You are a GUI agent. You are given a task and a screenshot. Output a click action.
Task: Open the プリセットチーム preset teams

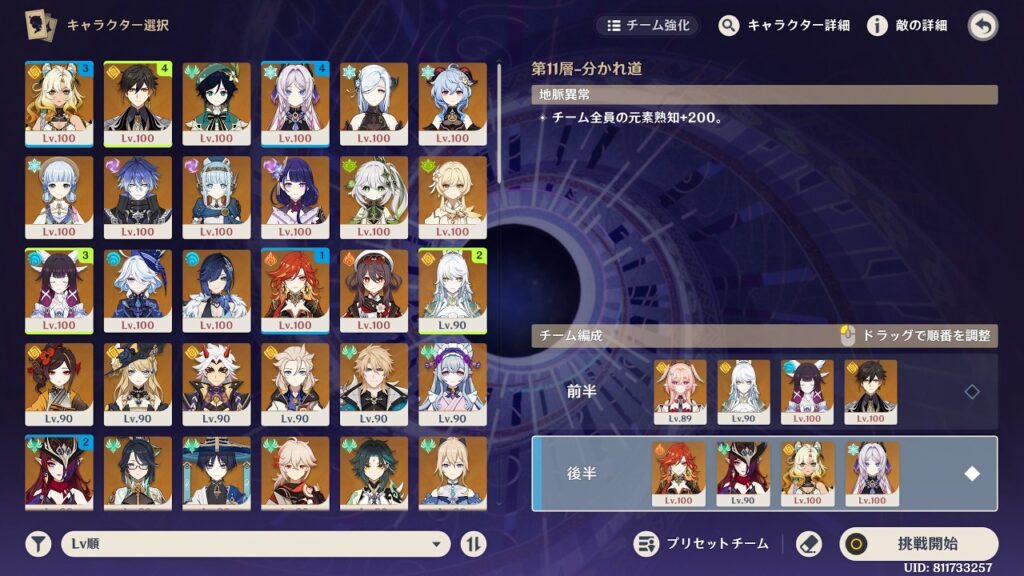(703, 544)
